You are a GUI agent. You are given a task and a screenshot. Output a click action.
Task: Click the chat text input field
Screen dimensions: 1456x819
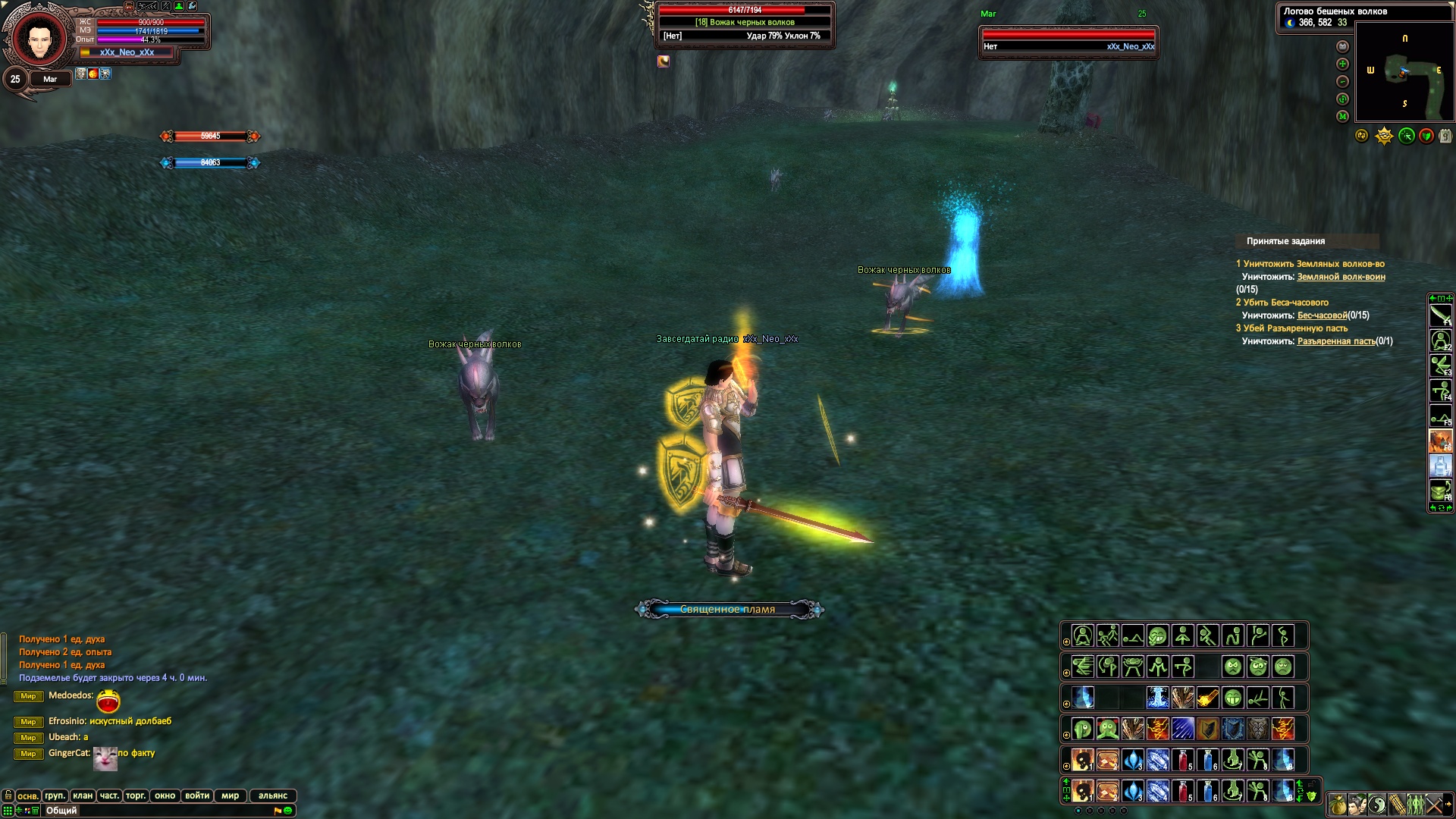(152, 811)
